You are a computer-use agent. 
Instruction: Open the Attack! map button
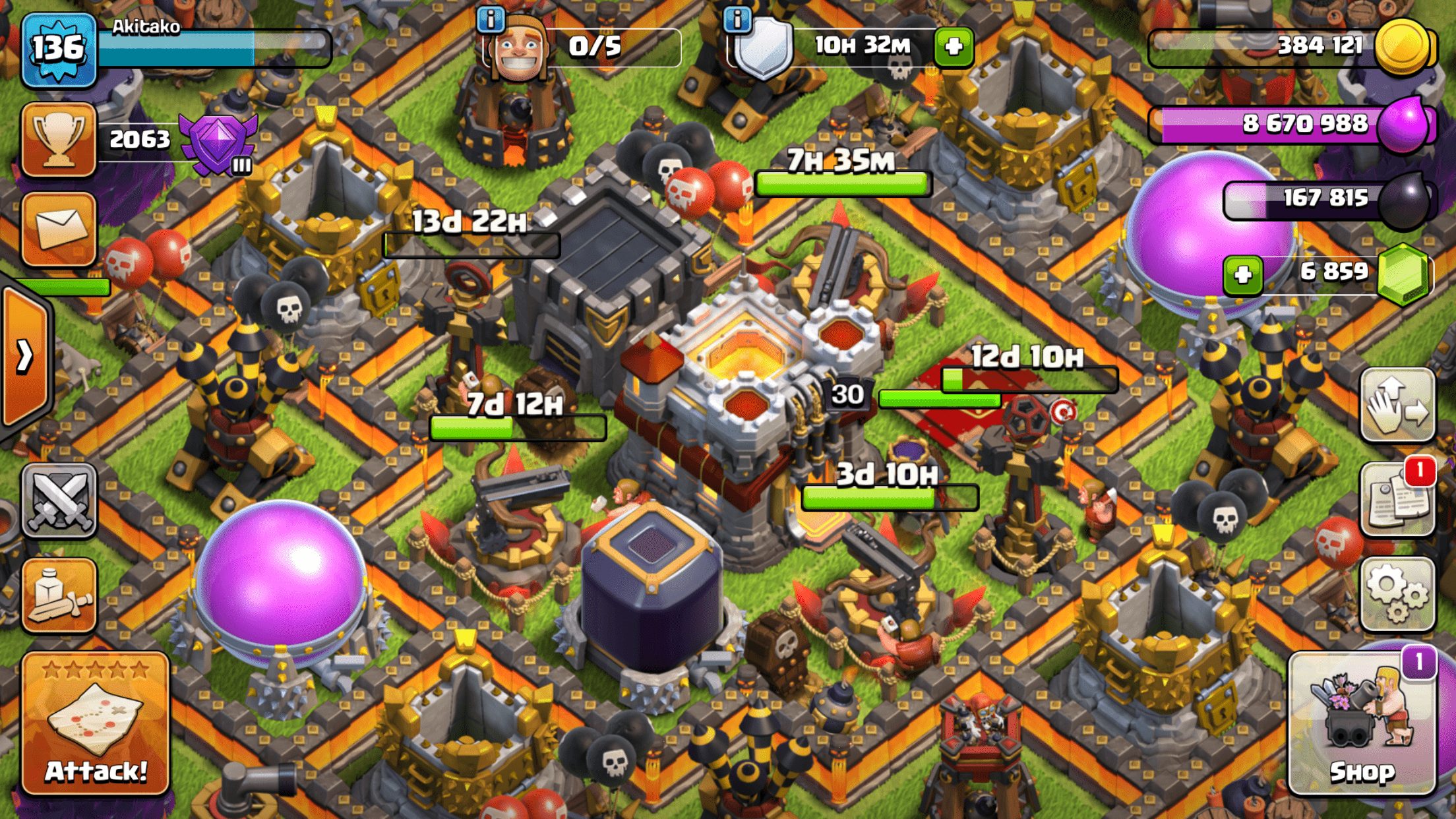tap(96, 723)
